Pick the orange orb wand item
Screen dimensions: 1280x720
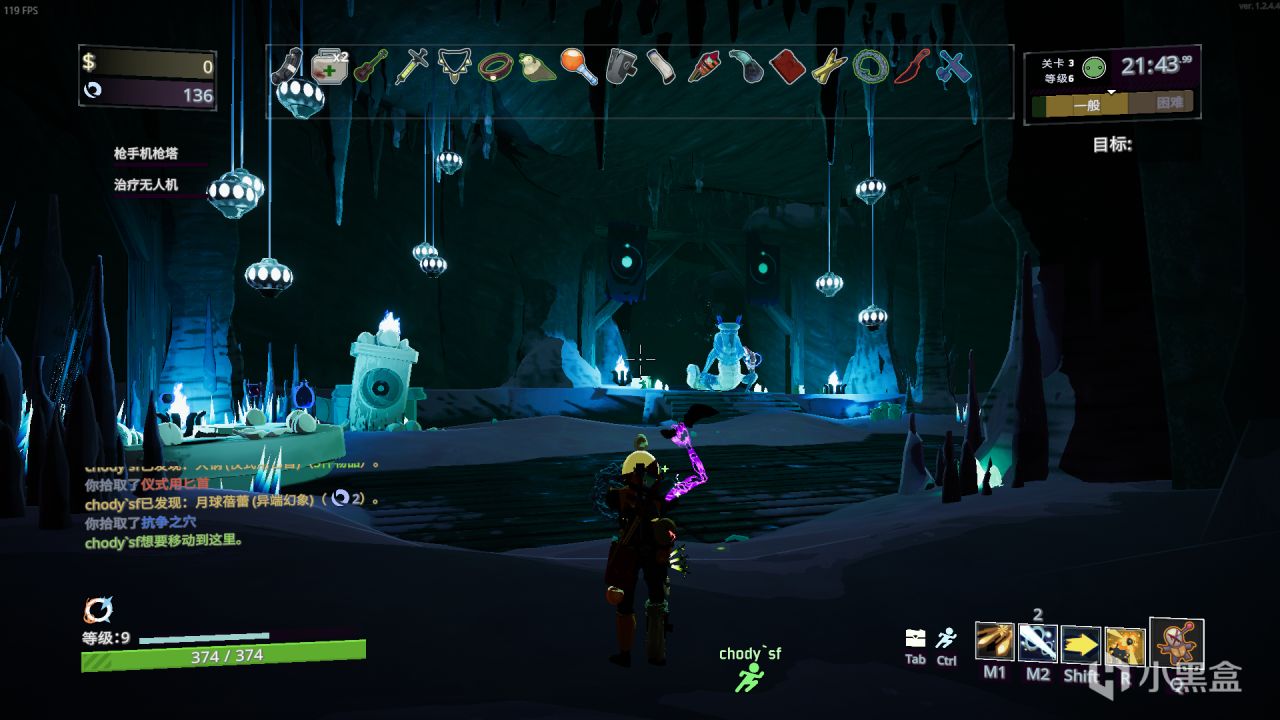tap(579, 67)
